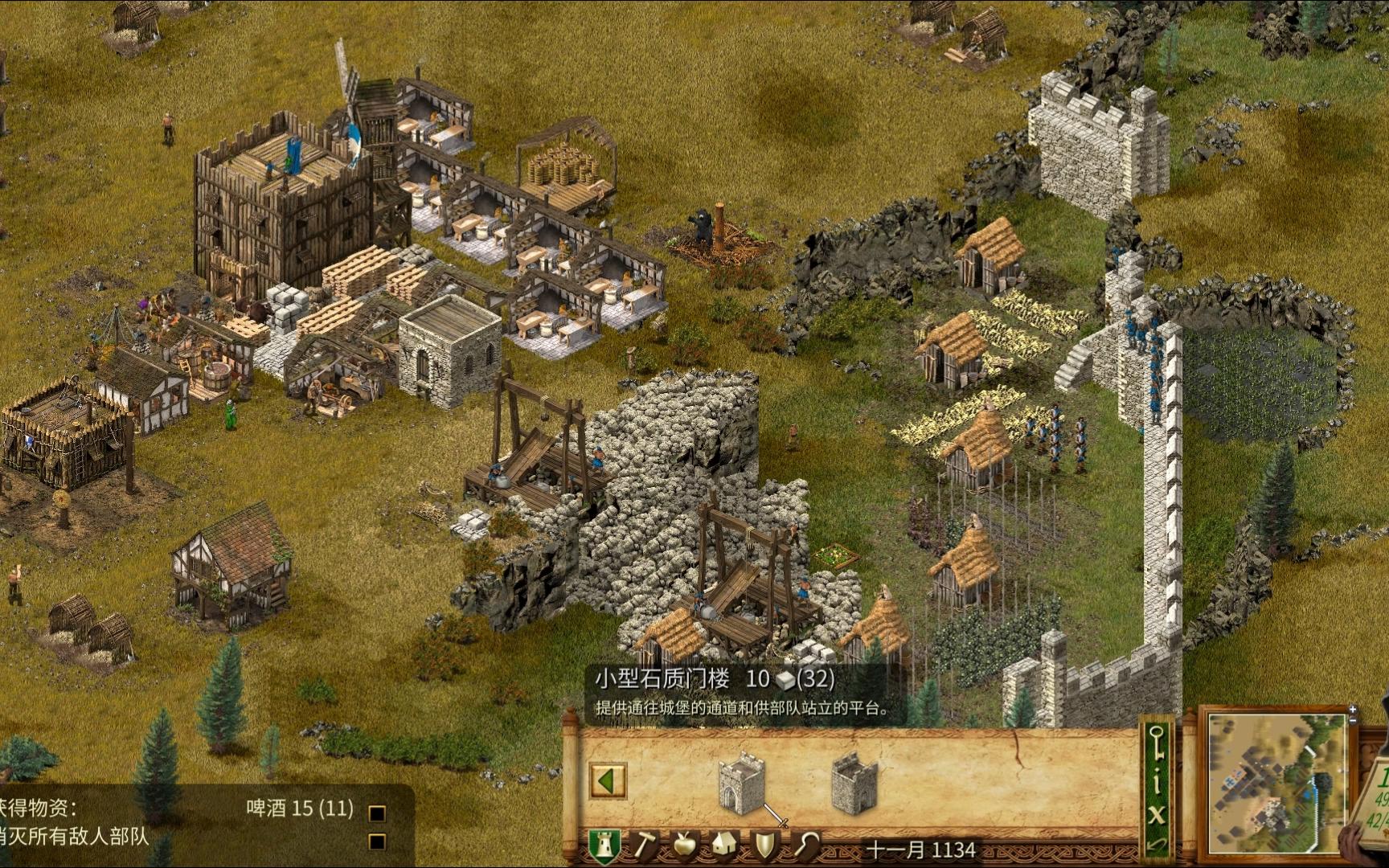Open the hammer industry buildings tab
The width and height of the screenshot is (1389, 868).
click(x=645, y=845)
